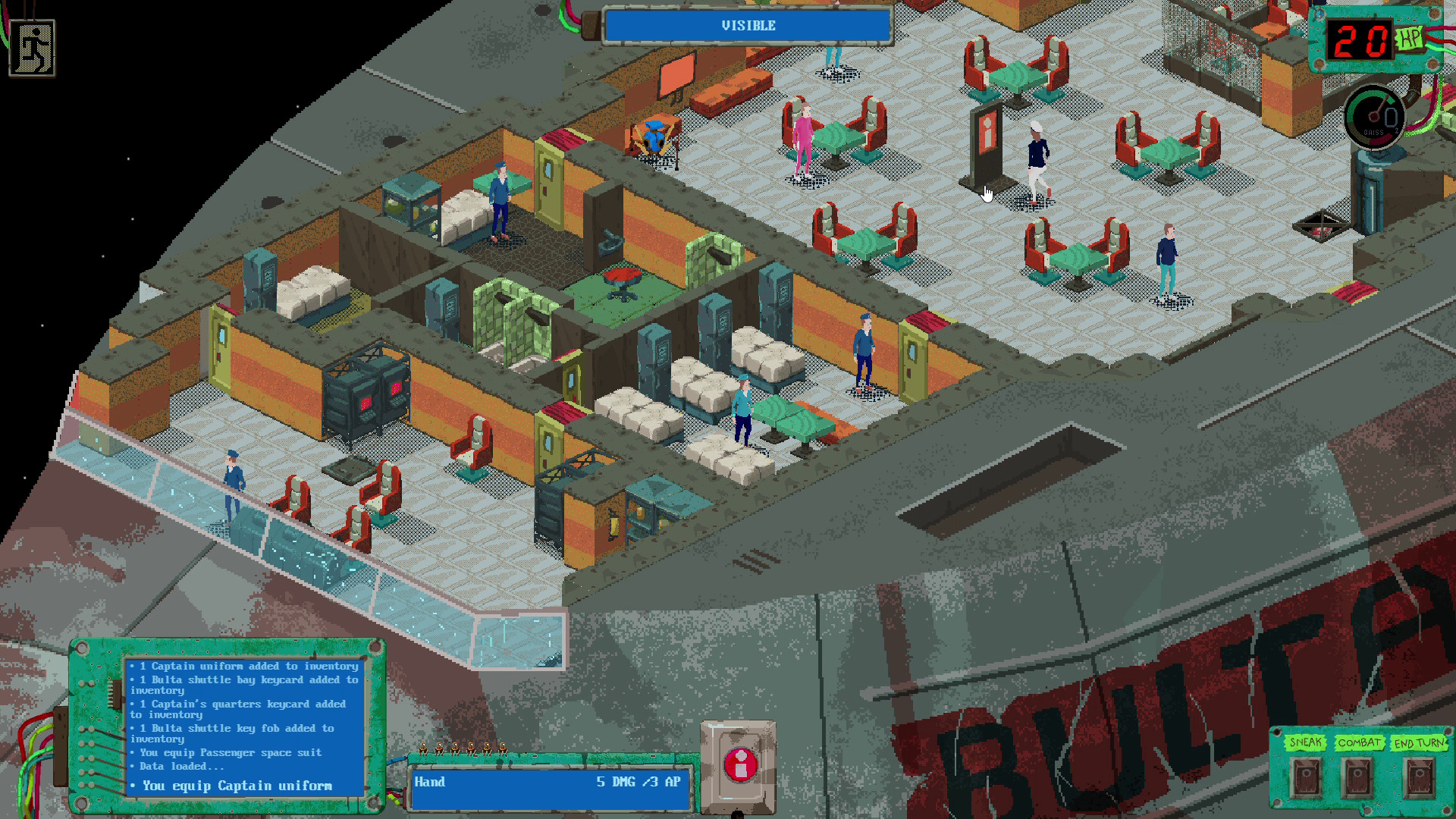Flip the SNEAK switch

[x=1306, y=778]
